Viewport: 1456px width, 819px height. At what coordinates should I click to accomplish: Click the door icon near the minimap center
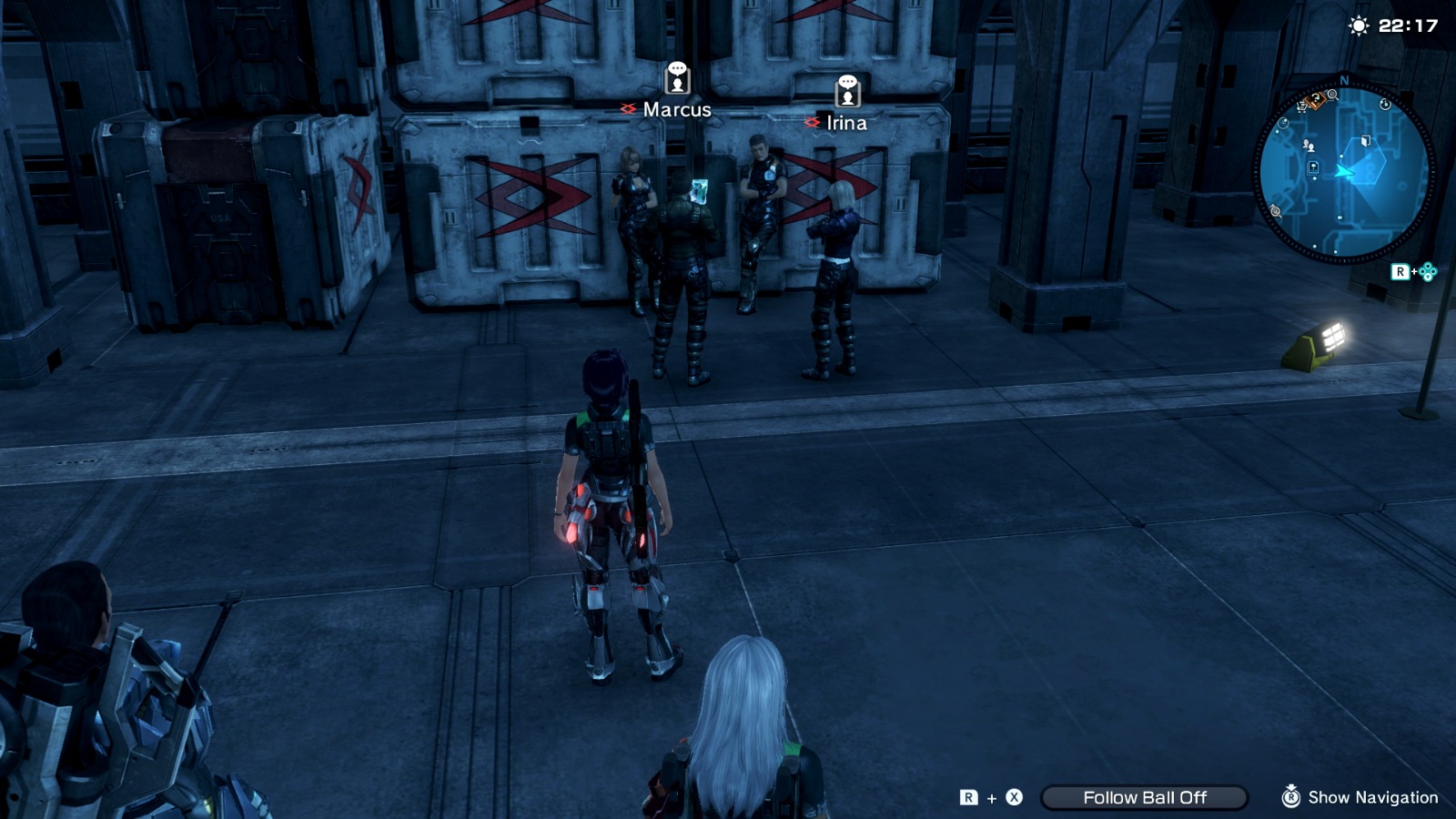pyautogui.click(x=1366, y=140)
